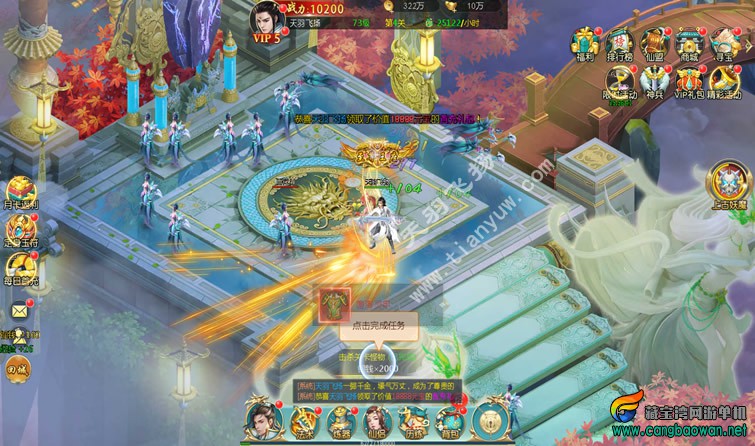
Task: Click the player avatar portrait at top
Action: pos(266,16)
